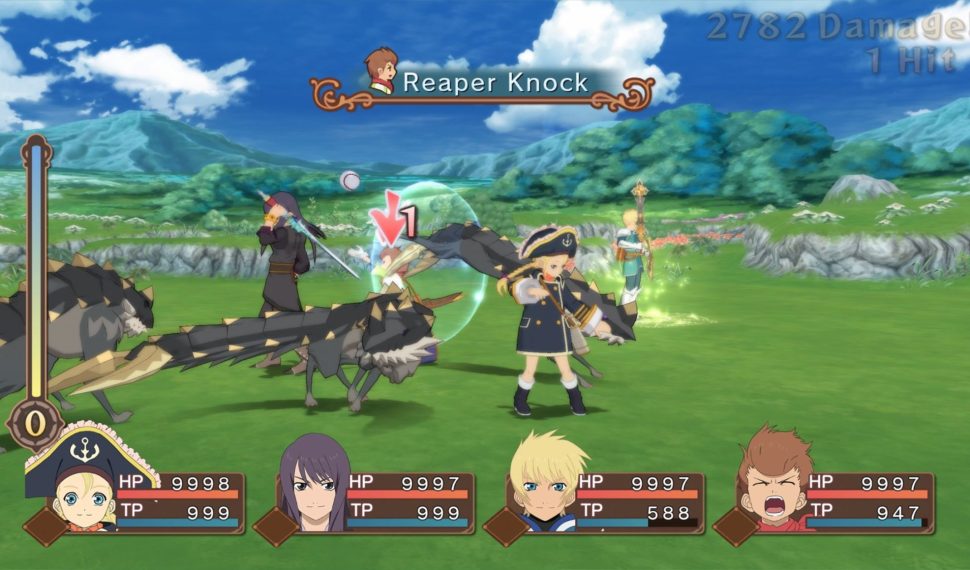The height and width of the screenshot is (570, 970).
Task: Click Flynn's blond portrait
Action: [x=543, y=484]
